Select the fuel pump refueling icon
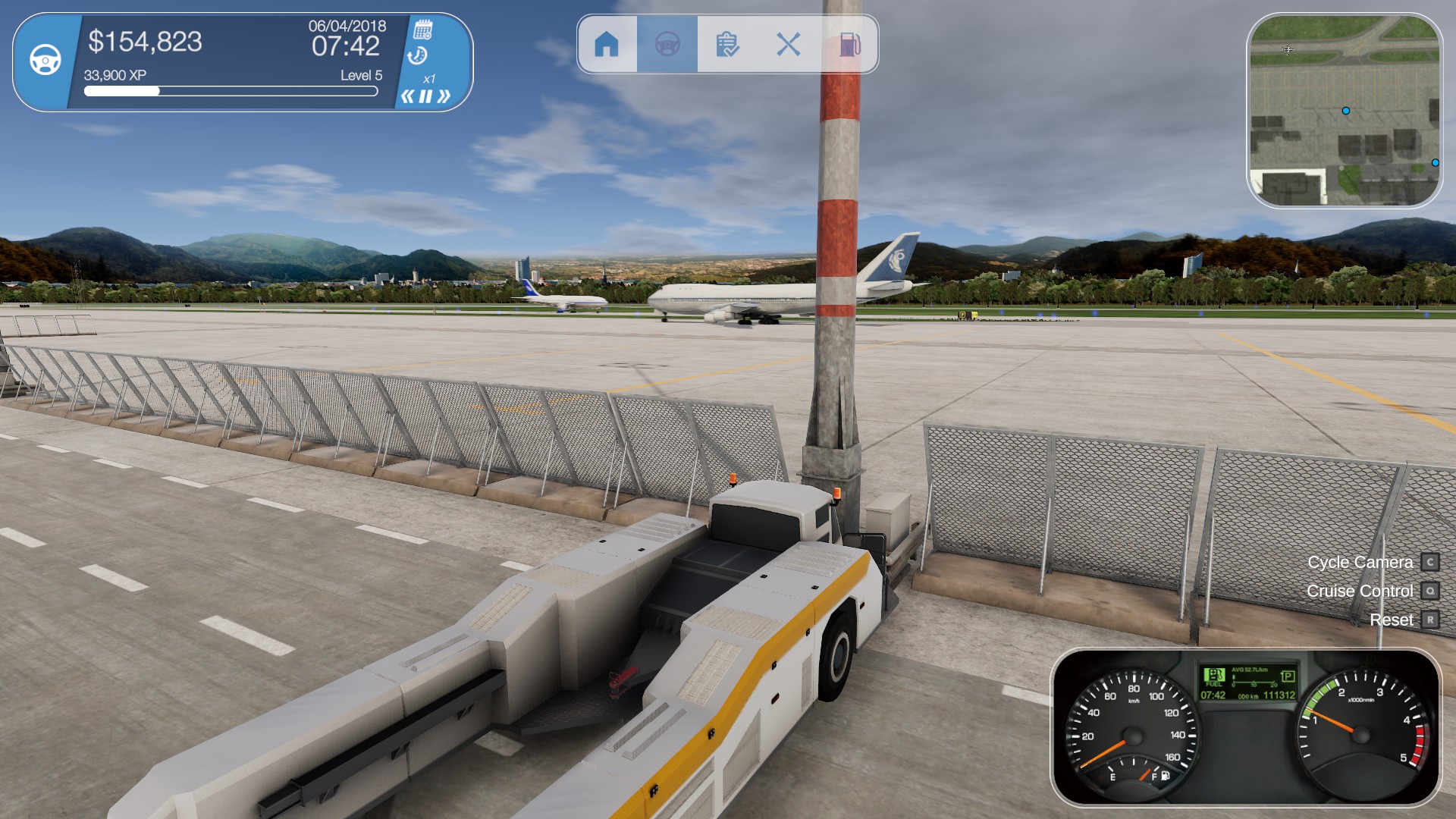Screen dimensions: 1456x819 (851, 45)
